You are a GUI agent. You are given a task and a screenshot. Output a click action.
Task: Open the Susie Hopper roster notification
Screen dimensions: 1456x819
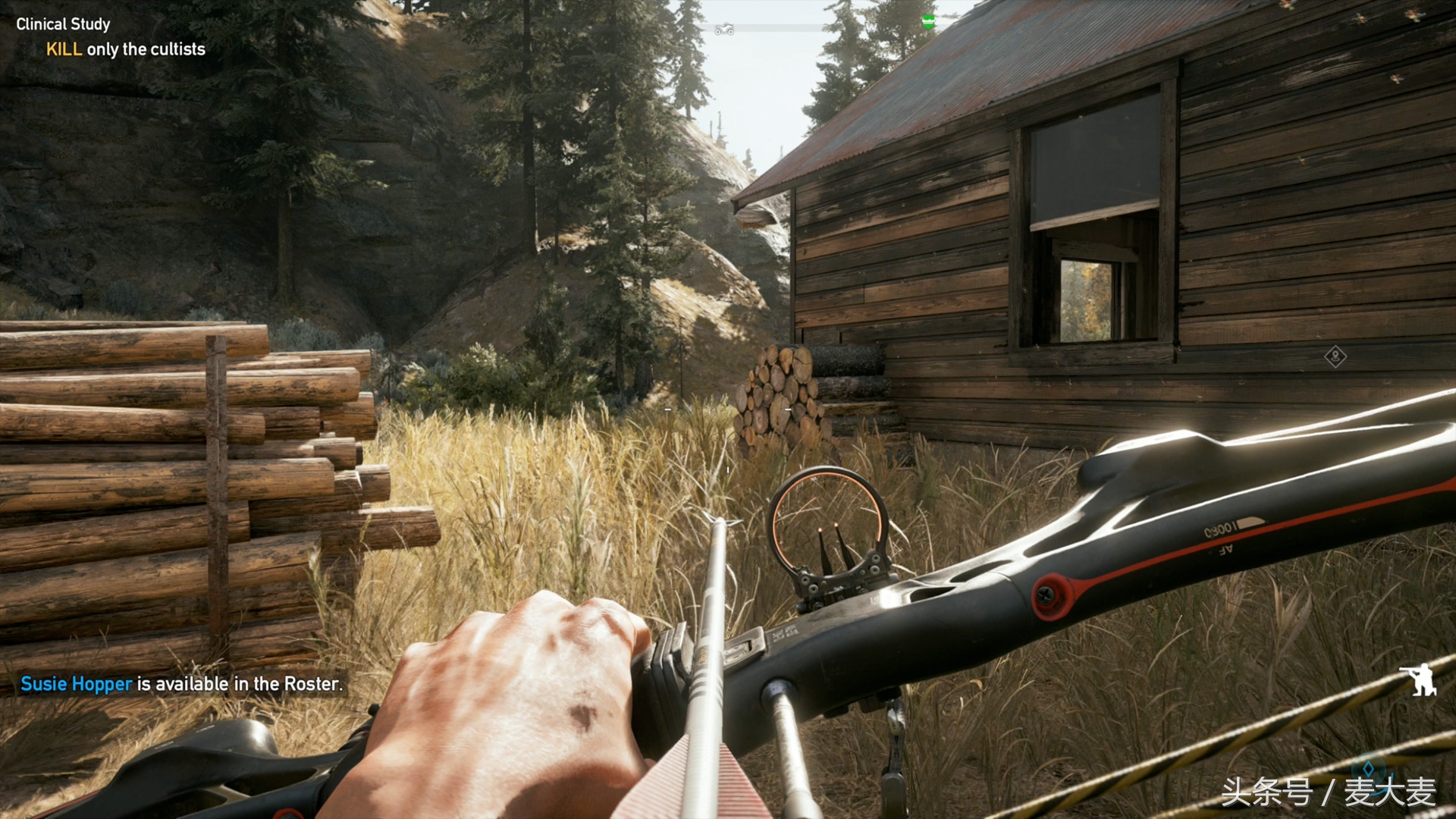click(x=181, y=684)
